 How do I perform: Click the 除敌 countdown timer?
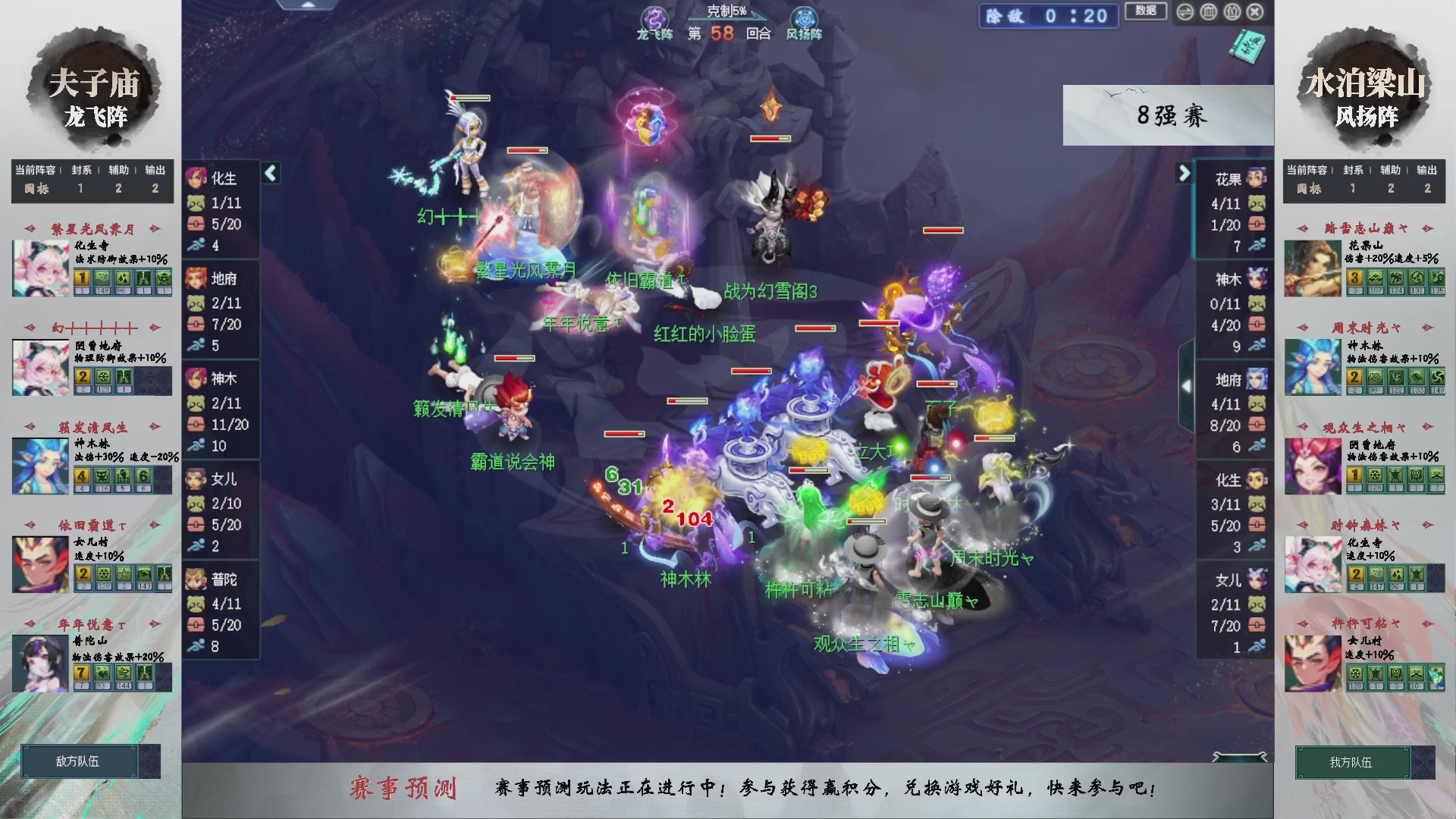click(1049, 17)
